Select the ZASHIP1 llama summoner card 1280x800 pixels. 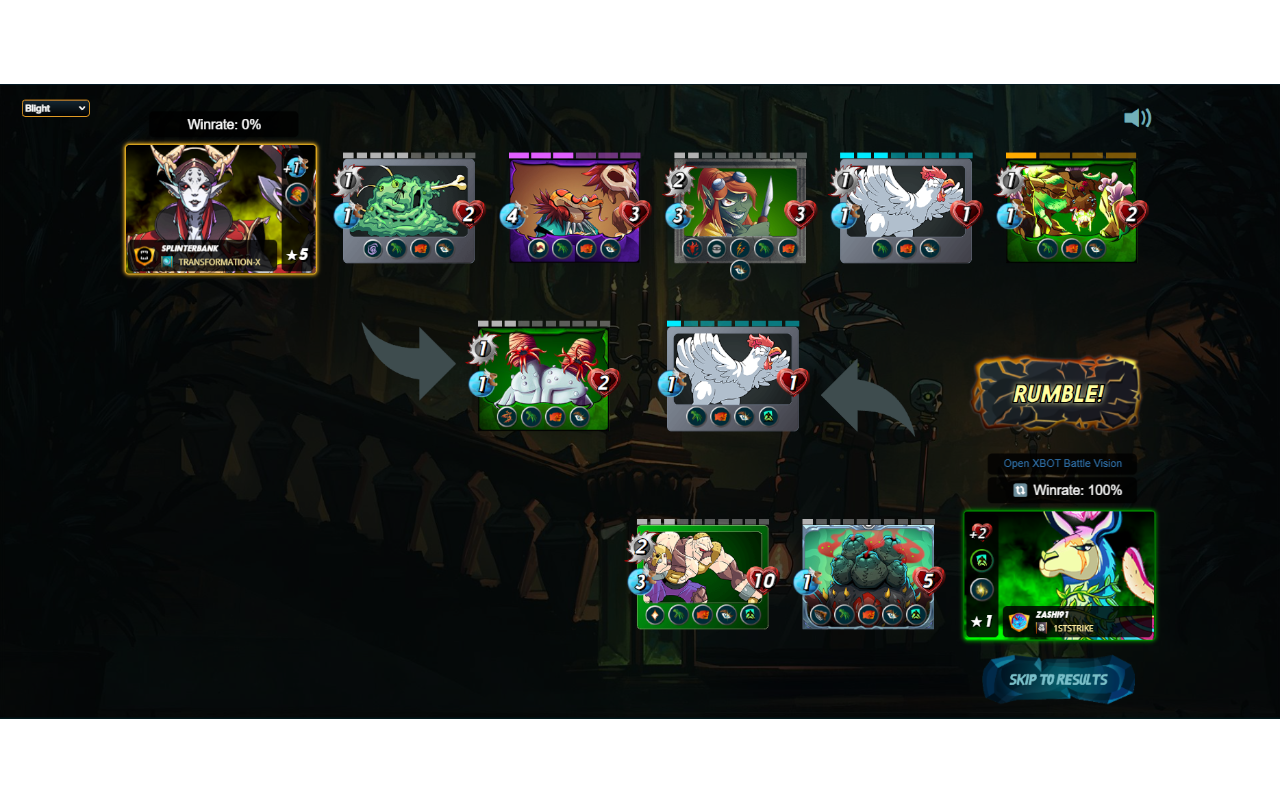coord(1059,574)
